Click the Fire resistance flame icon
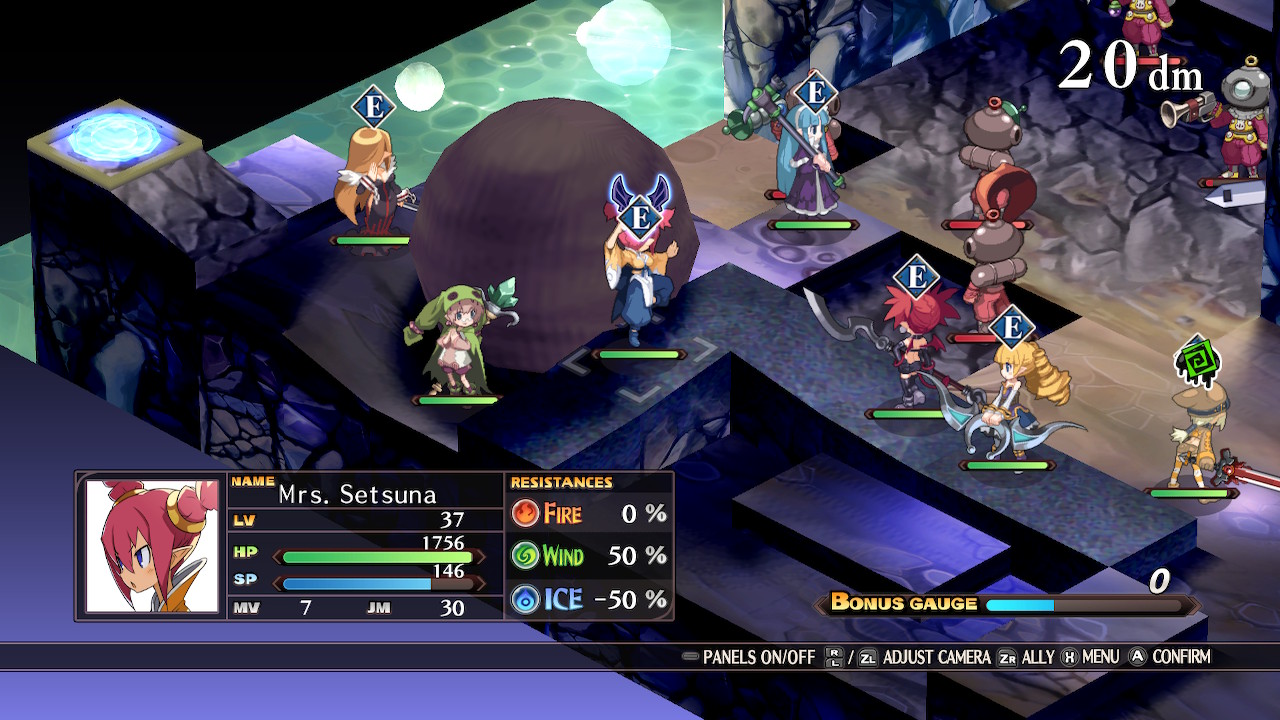The image size is (1280, 720). pos(527,514)
